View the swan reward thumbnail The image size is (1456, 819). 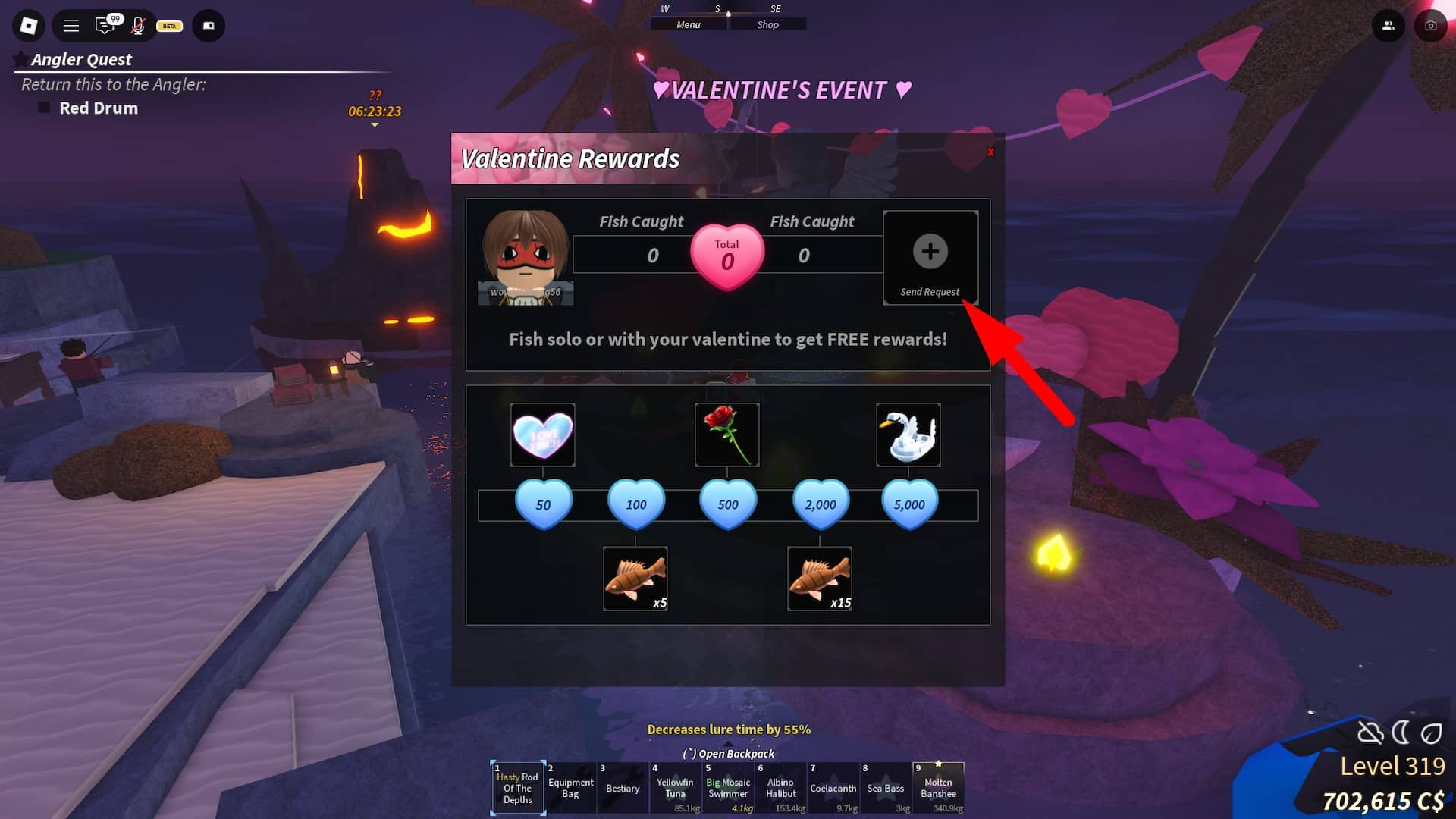point(908,435)
